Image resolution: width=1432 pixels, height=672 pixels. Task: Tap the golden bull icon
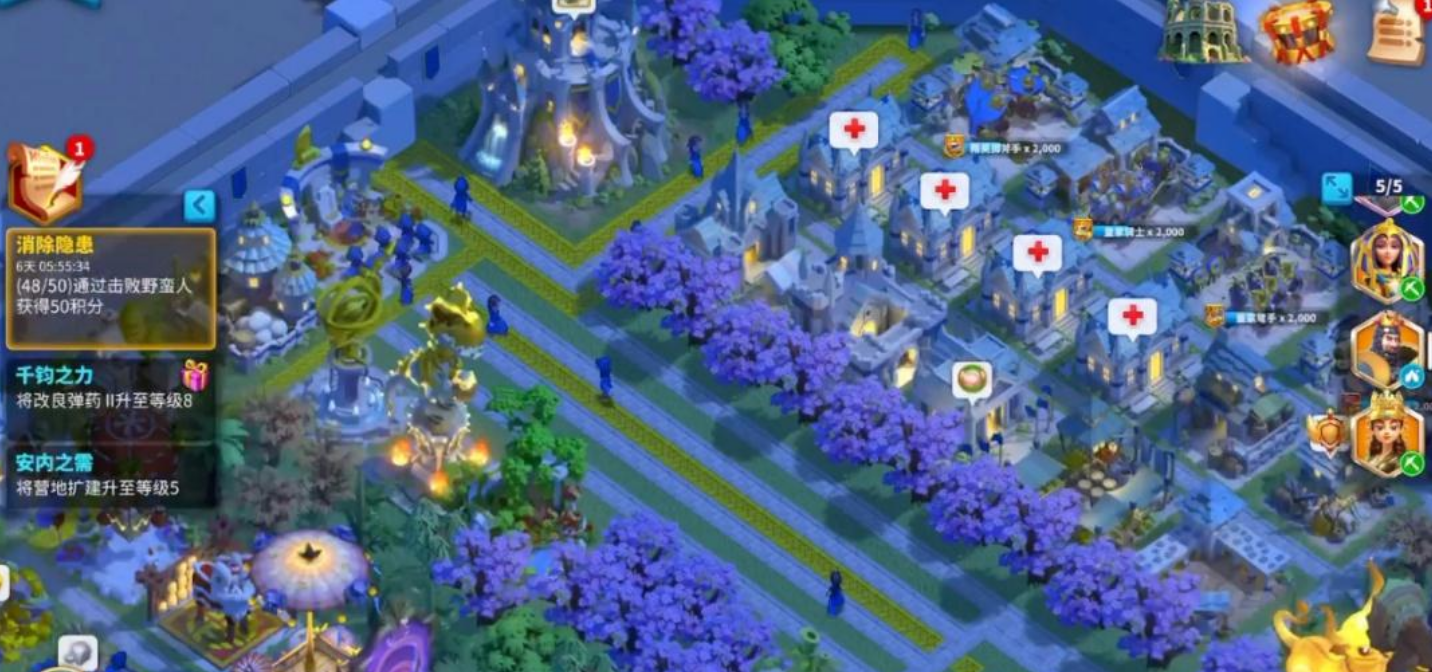[1330, 625]
